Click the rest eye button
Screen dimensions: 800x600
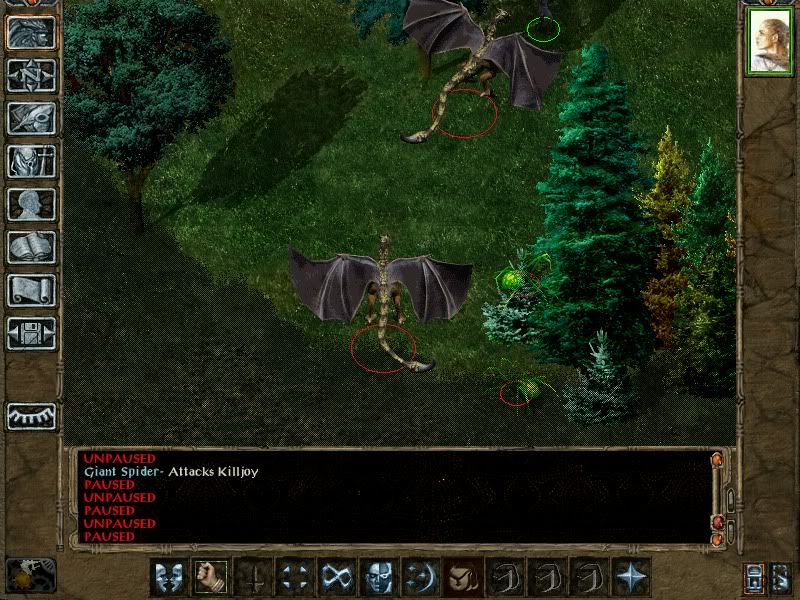click(31, 416)
